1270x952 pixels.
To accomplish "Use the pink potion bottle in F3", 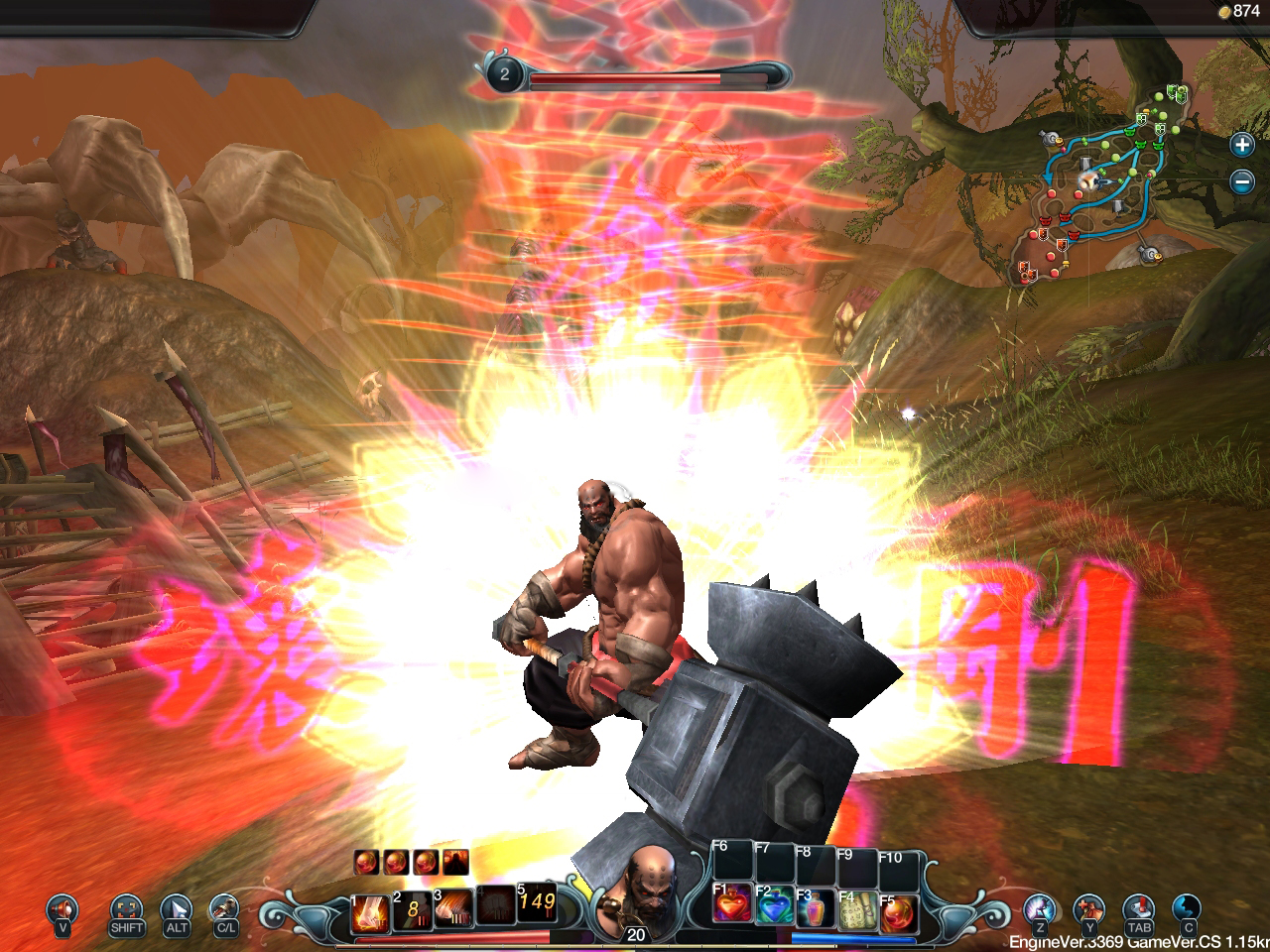I will 816,909.
